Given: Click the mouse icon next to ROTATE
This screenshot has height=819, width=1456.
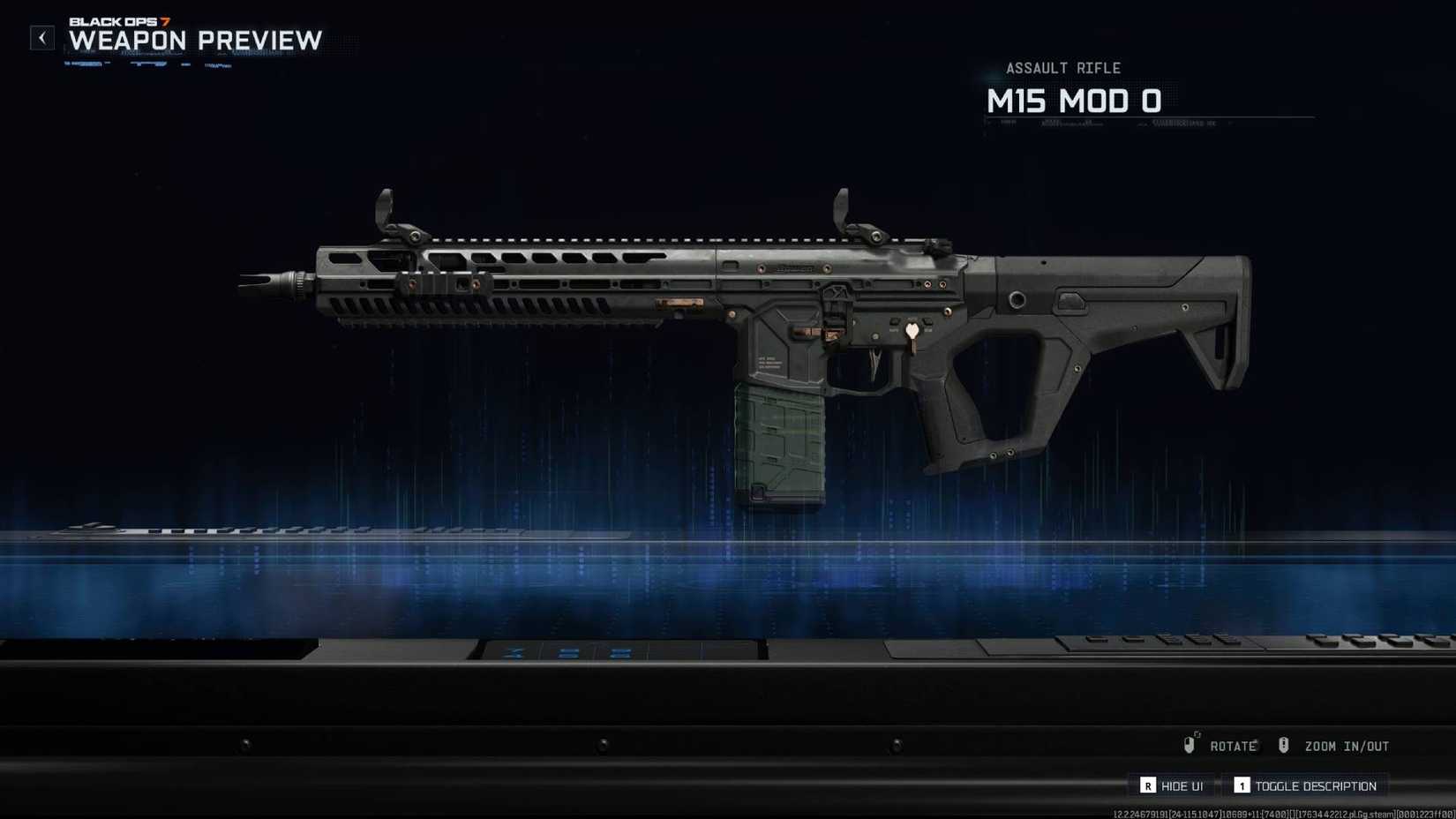Looking at the screenshot, I should 1190,745.
